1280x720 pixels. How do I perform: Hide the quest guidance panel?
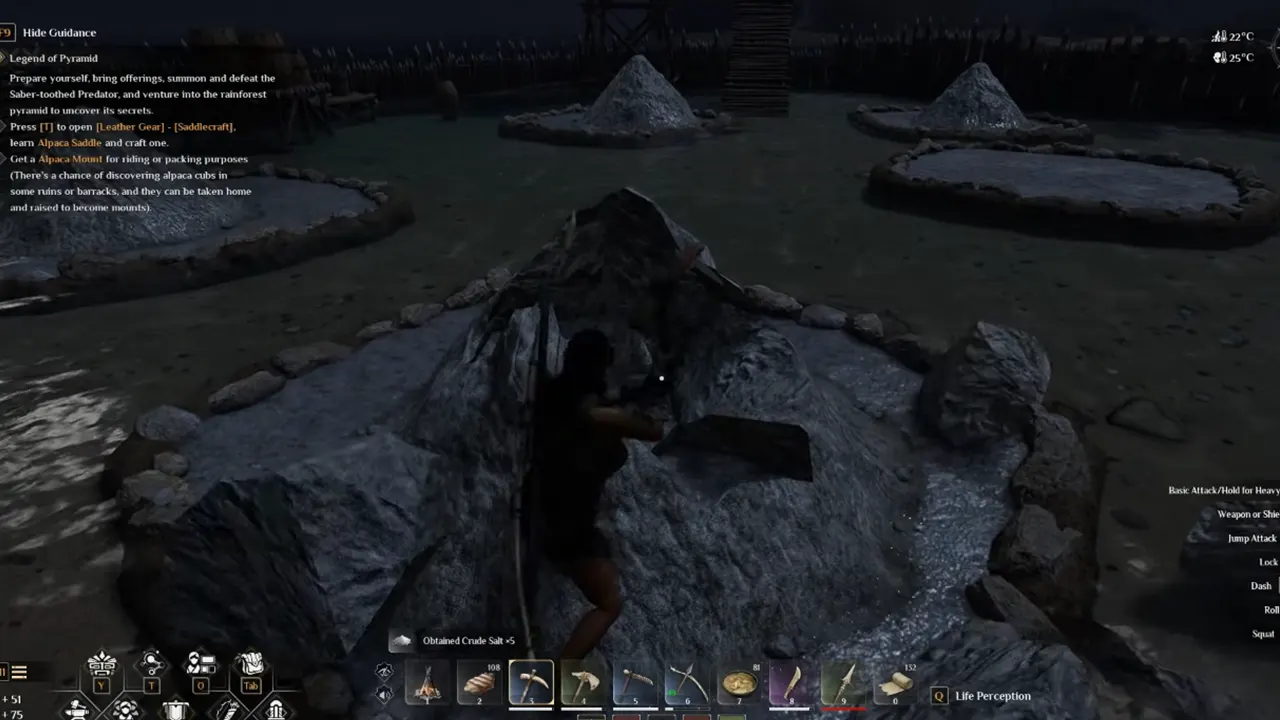pyautogui.click(x=60, y=33)
